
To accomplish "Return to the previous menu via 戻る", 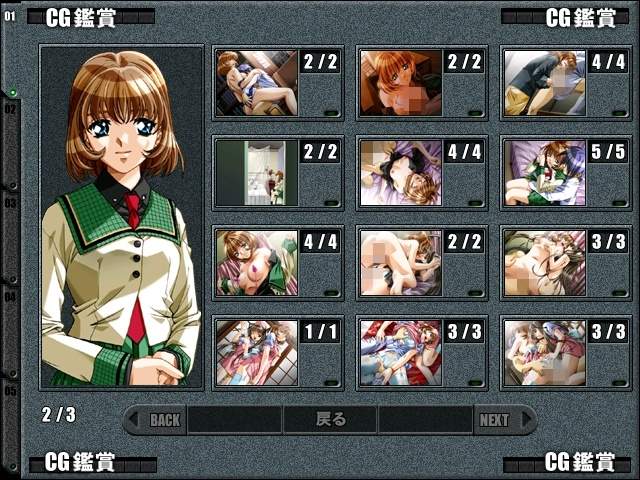I will click(x=330, y=420).
